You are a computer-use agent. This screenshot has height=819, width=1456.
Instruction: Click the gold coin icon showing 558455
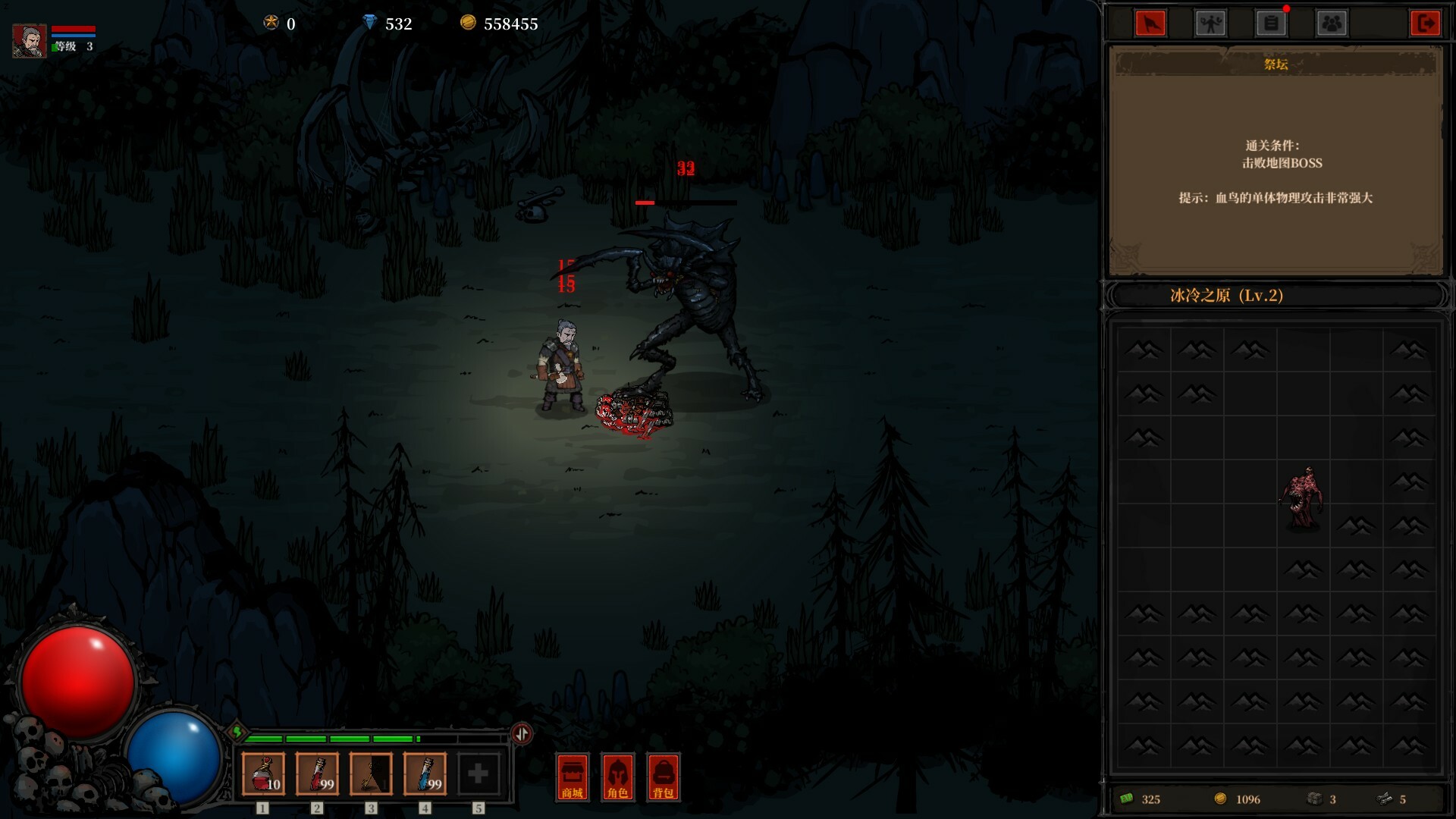click(x=468, y=24)
